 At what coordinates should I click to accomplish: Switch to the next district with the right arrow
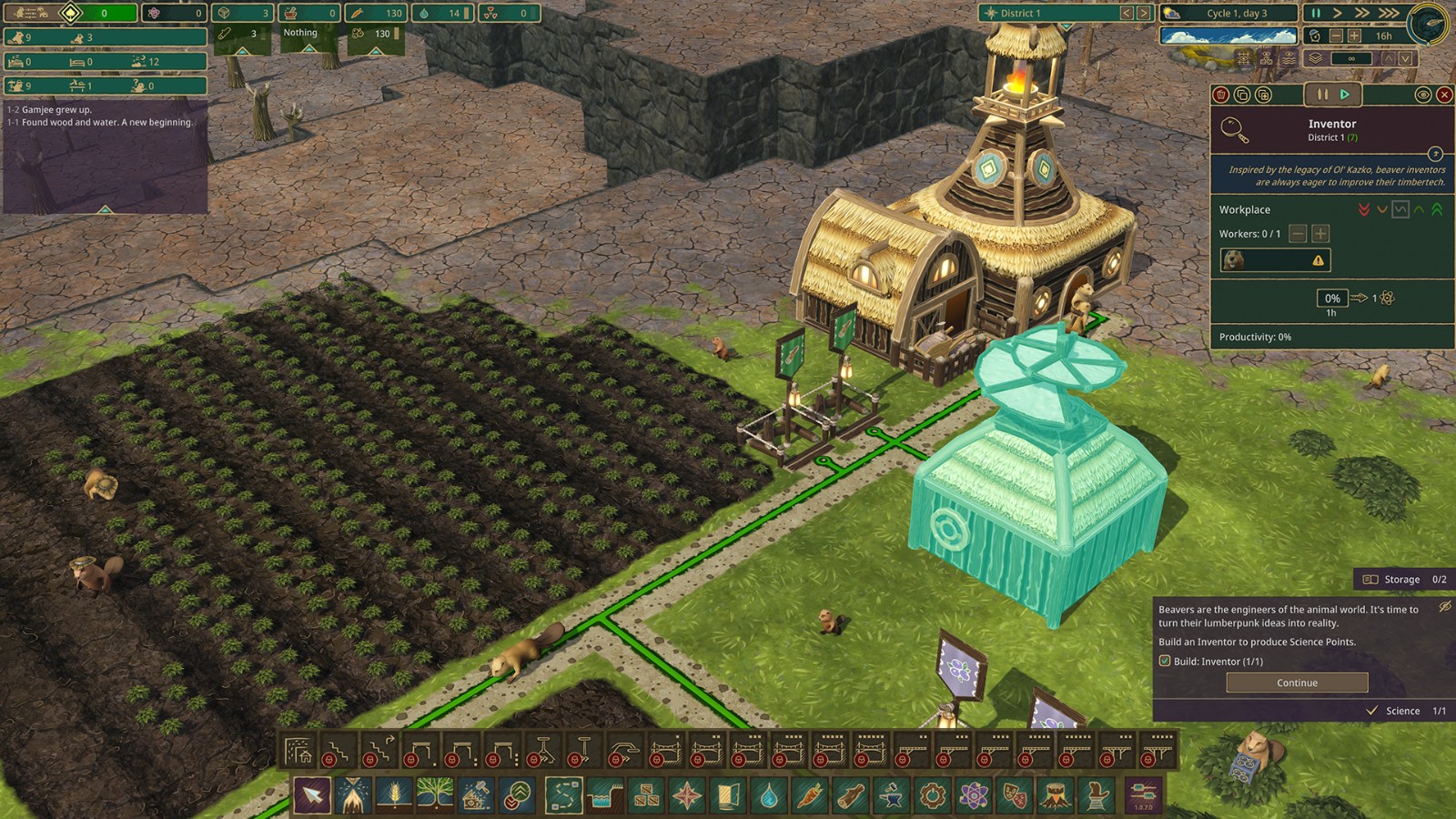[x=1144, y=13]
